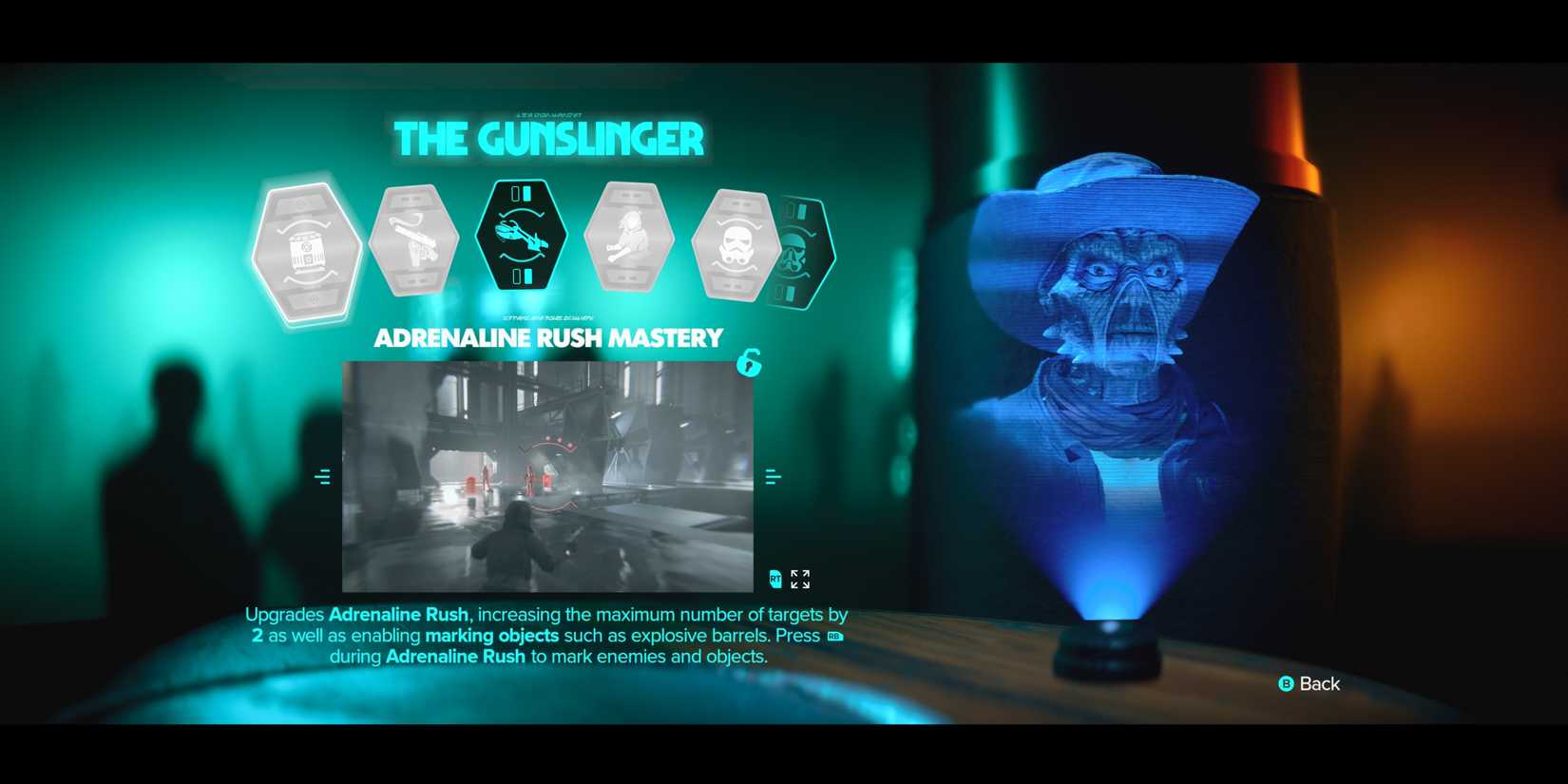The height and width of the screenshot is (784, 1568).
Task: Click the unlocked padlock icon
Action: [748, 363]
